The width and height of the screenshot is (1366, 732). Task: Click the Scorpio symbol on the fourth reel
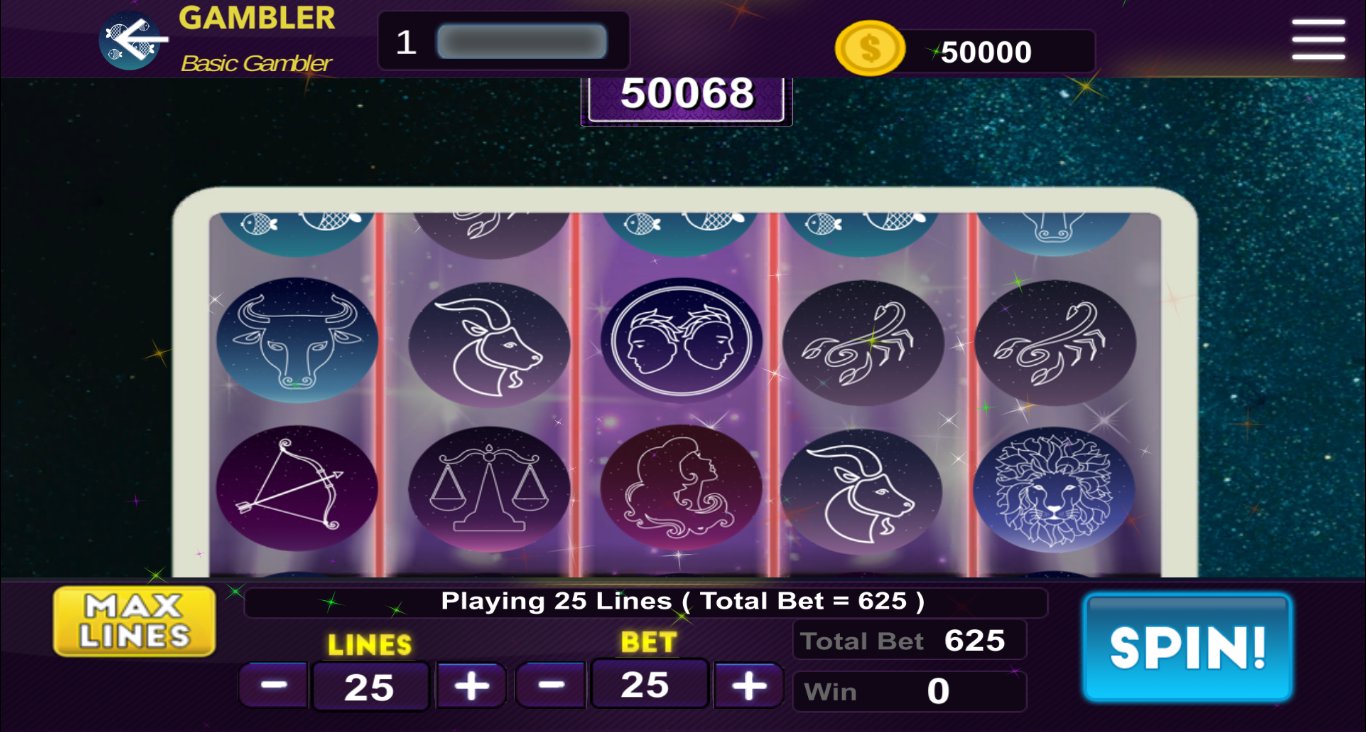[862, 341]
